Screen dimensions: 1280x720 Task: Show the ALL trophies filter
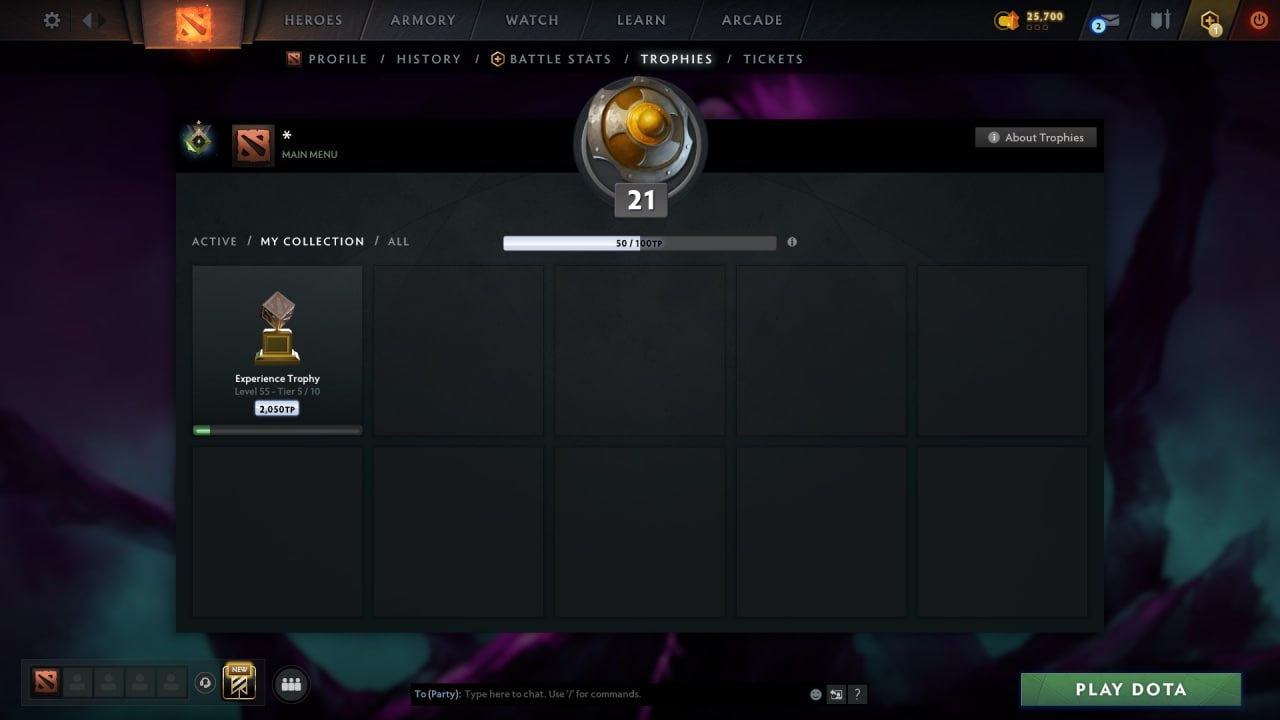[x=398, y=241]
